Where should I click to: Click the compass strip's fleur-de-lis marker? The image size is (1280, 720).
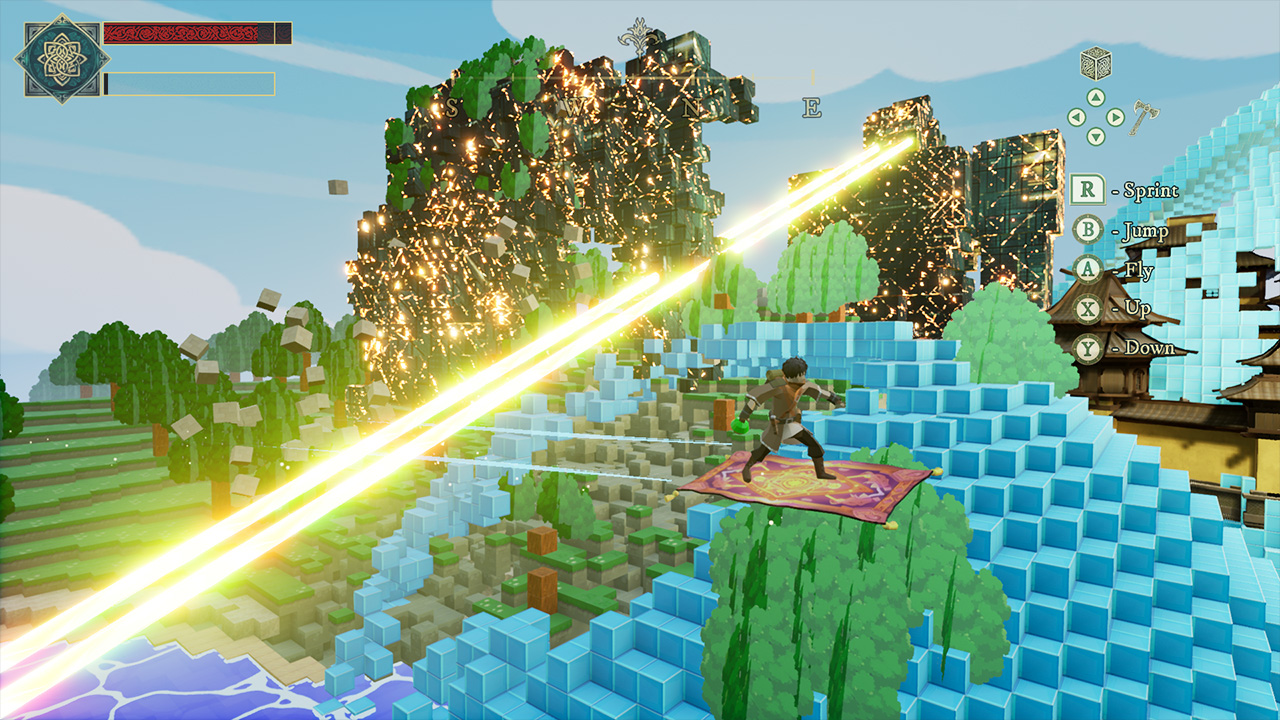638,36
